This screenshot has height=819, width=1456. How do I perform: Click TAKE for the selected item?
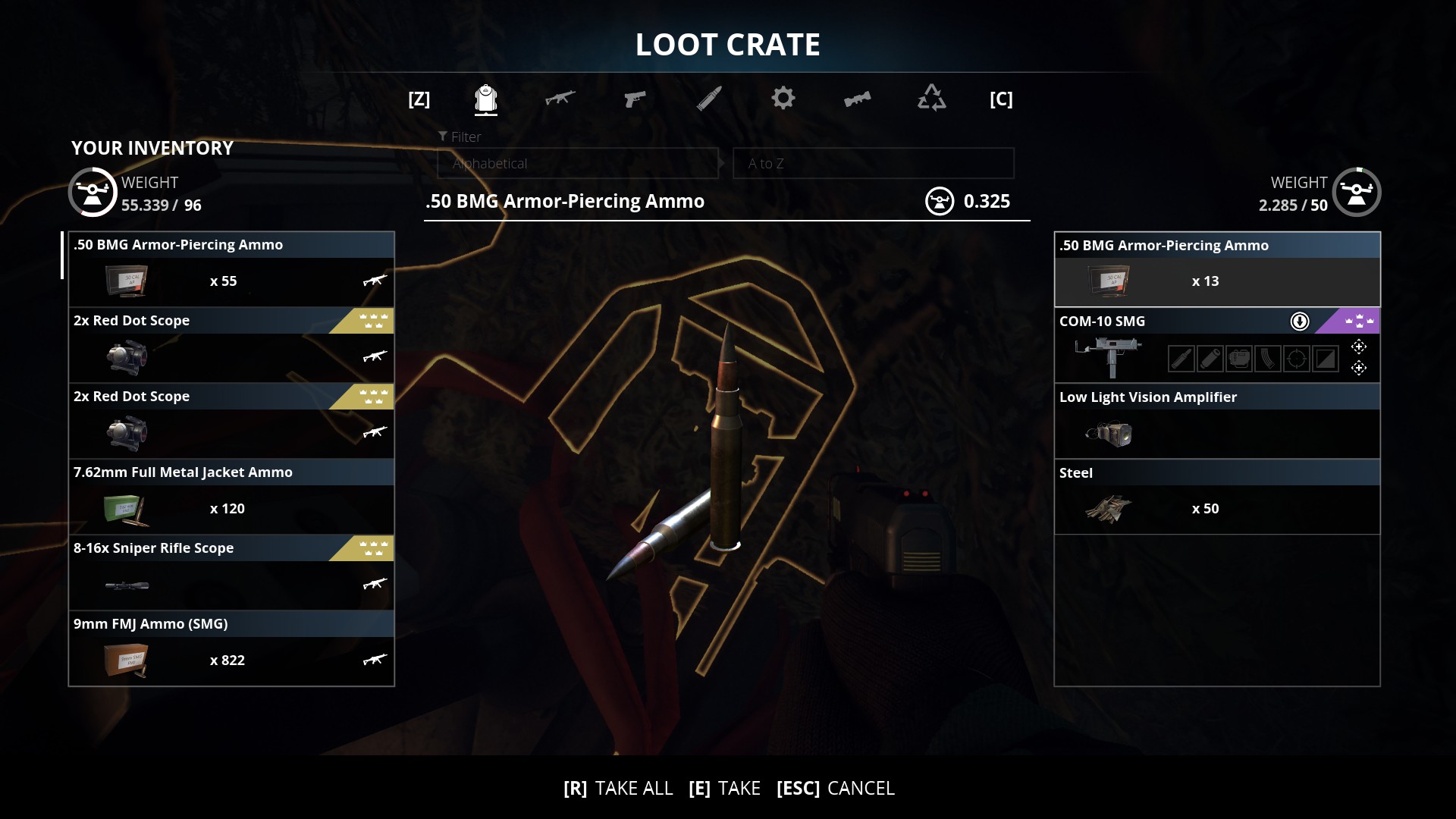(725, 789)
